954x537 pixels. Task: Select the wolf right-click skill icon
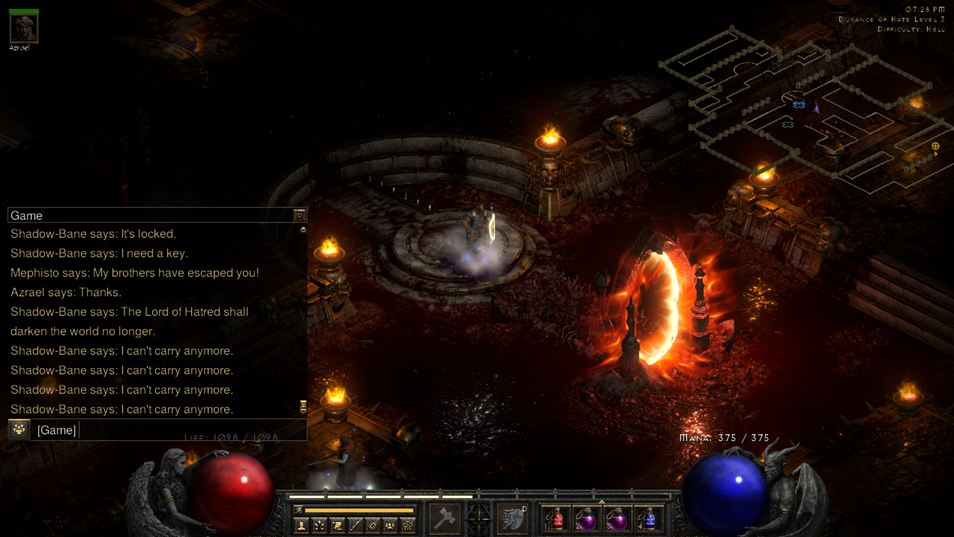(x=513, y=518)
